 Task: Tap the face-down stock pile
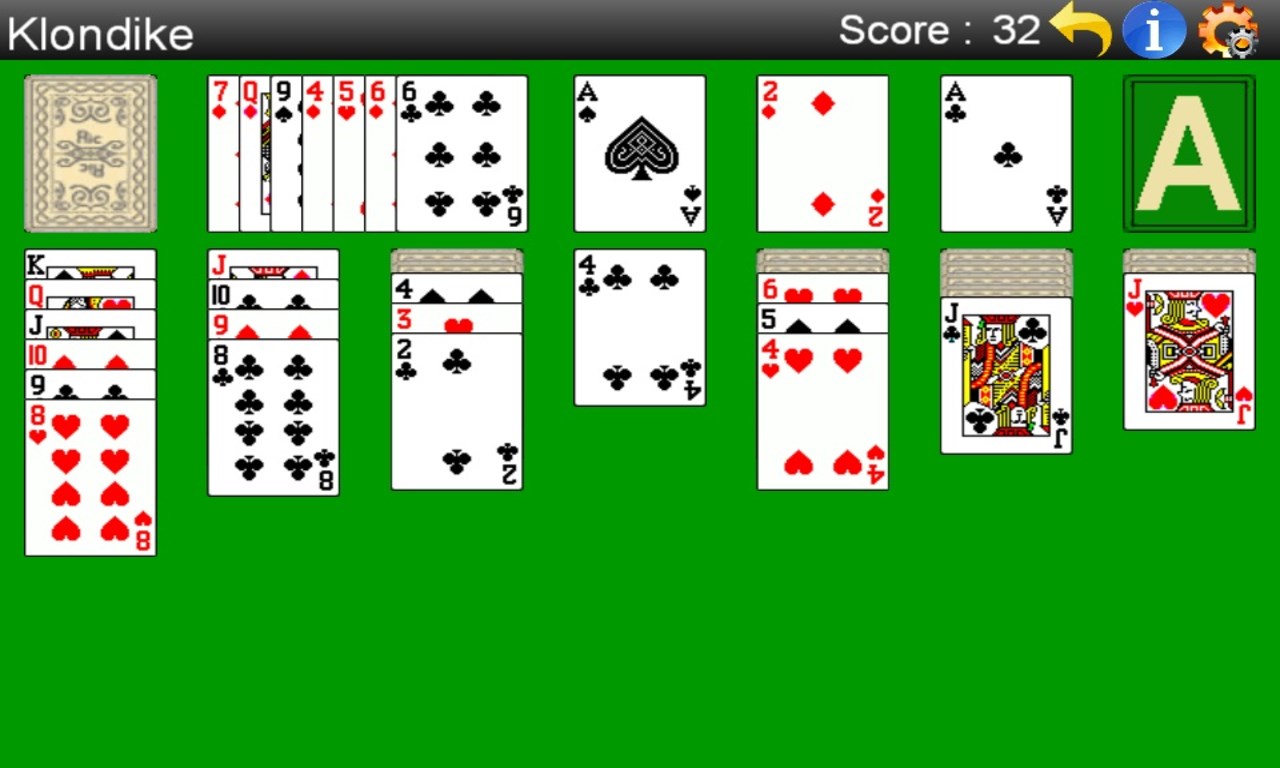pyautogui.click(x=89, y=153)
